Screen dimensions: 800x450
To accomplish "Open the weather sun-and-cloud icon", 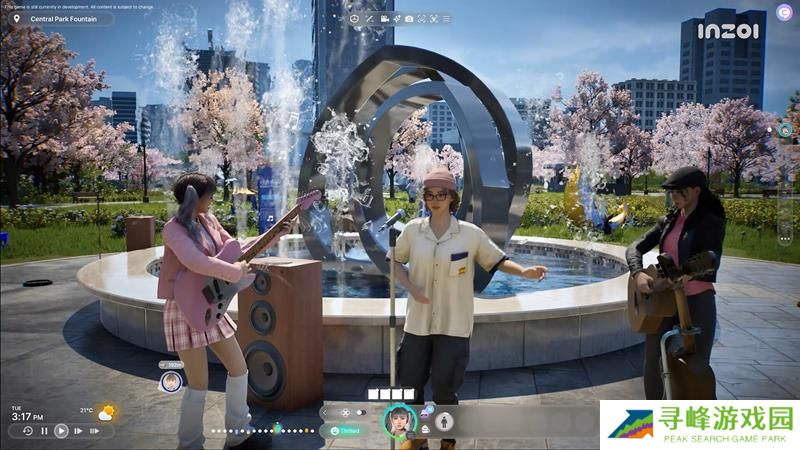I will point(106,411).
